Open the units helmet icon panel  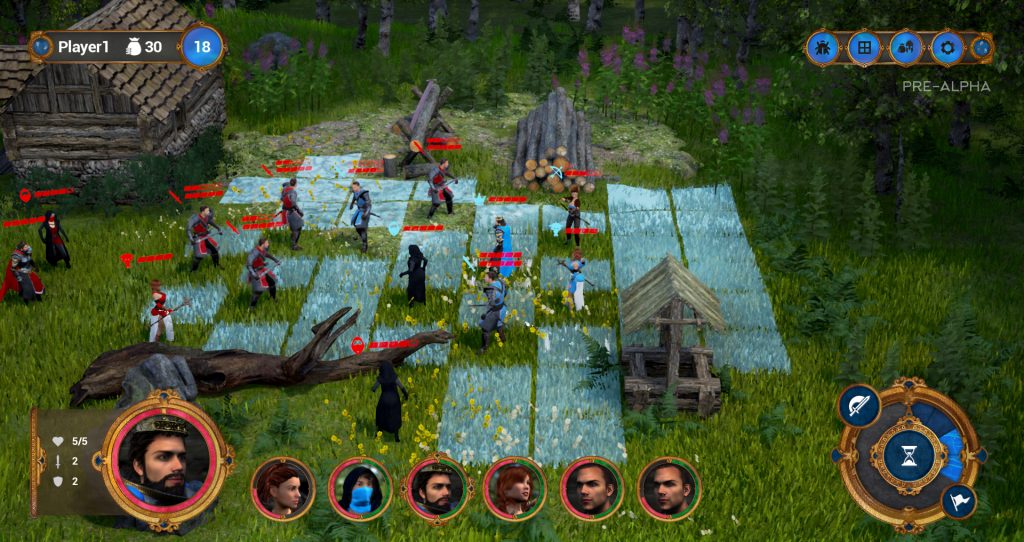pos(906,47)
